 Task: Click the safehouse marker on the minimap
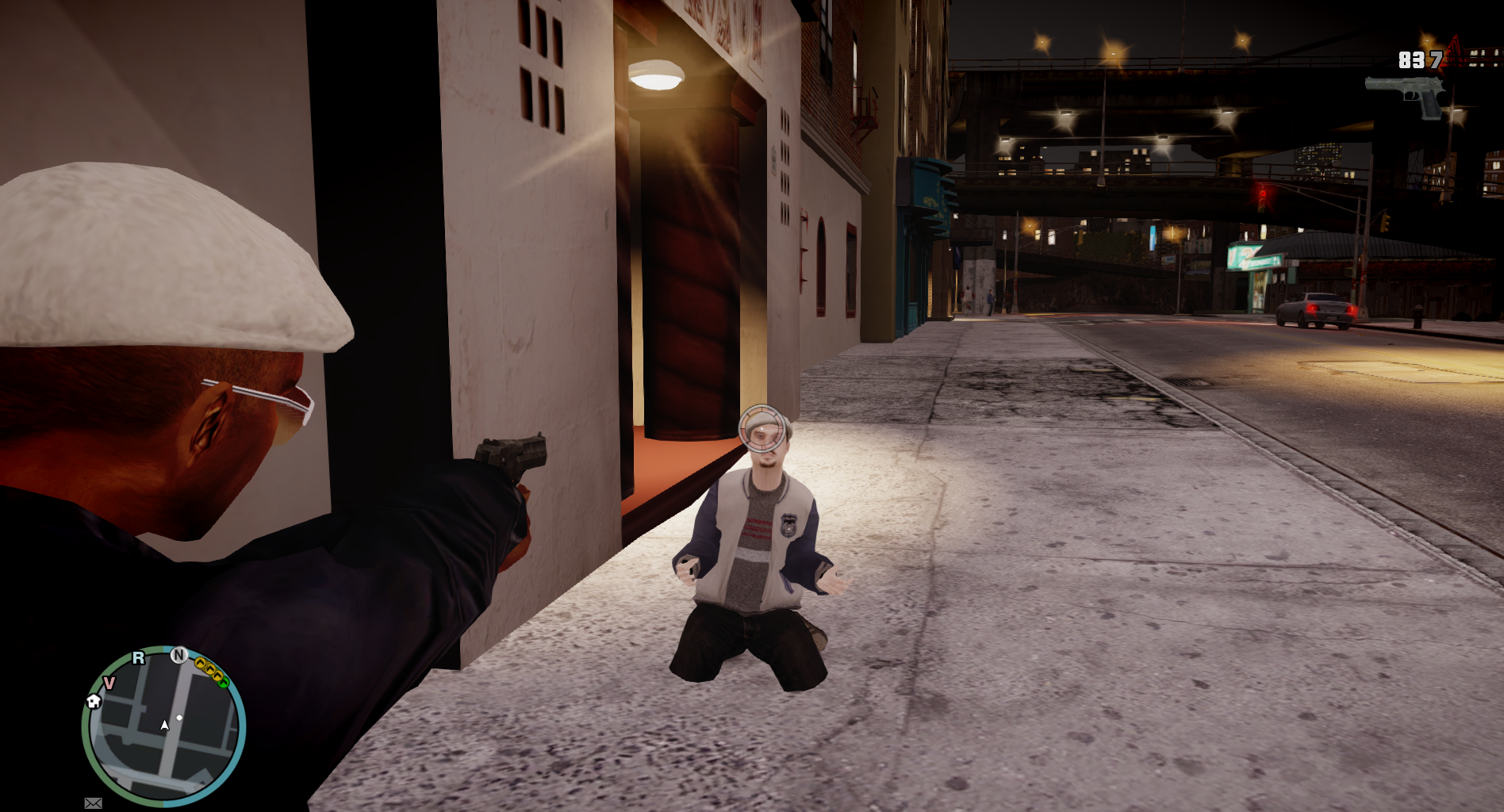94,701
